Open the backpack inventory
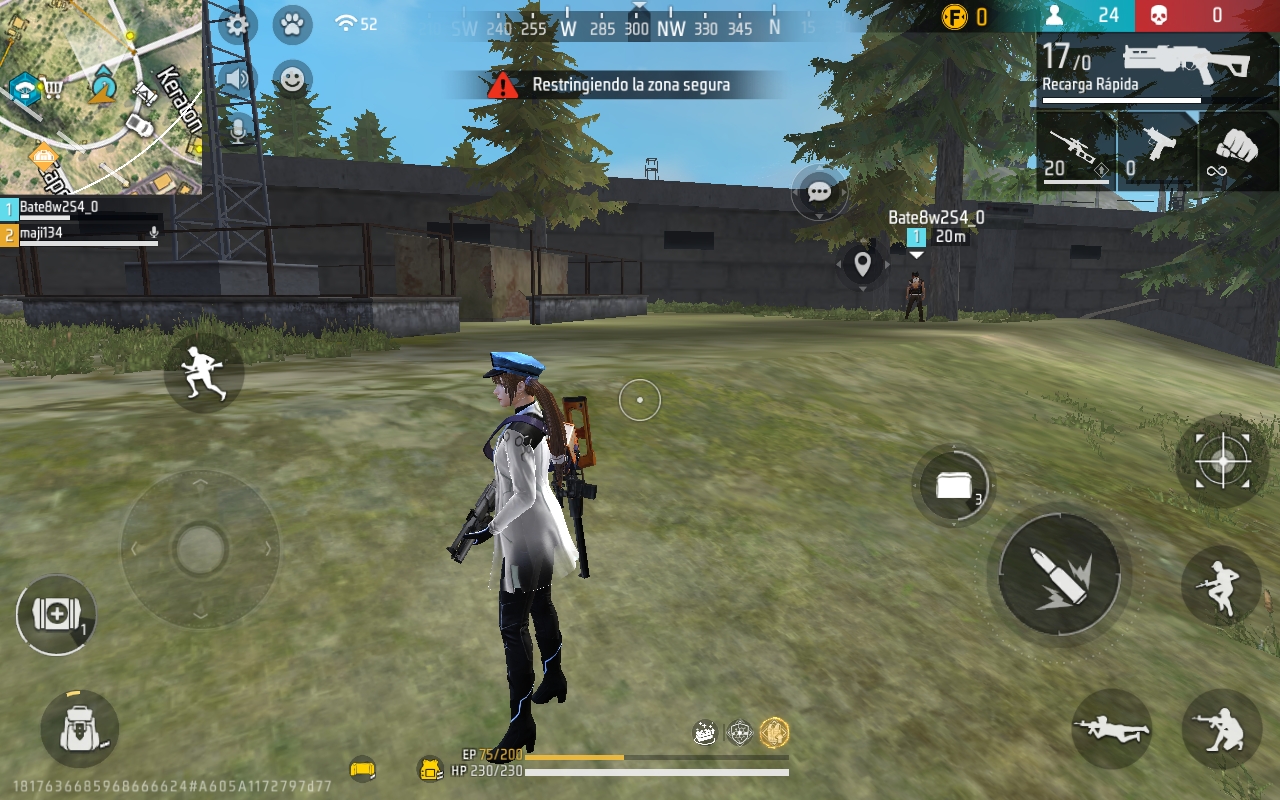The image size is (1280, 800). point(79,729)
